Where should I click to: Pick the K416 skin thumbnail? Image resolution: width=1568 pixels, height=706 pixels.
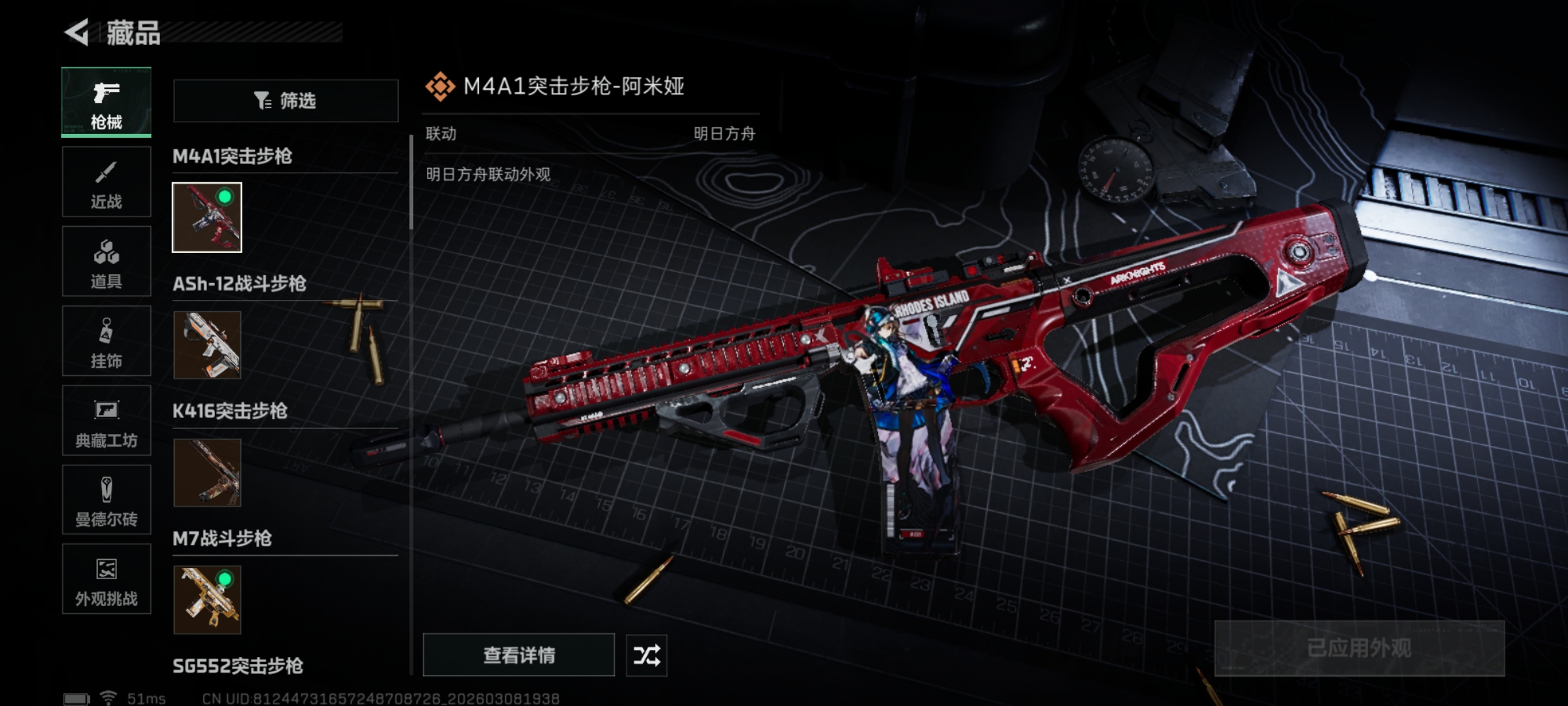(207, 473)
